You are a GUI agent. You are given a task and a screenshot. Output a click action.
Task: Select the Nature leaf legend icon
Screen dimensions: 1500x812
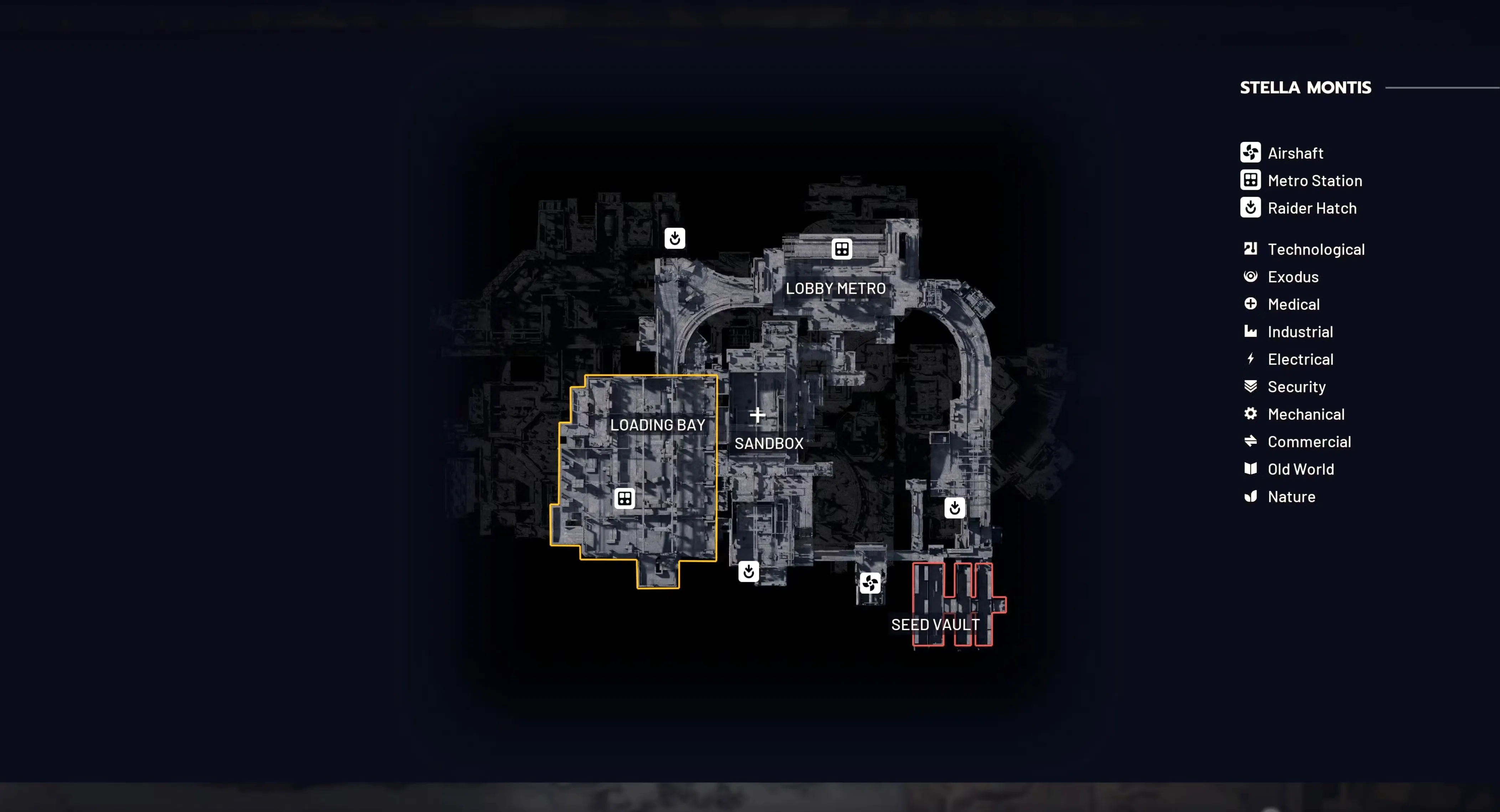click(1251, 497)
